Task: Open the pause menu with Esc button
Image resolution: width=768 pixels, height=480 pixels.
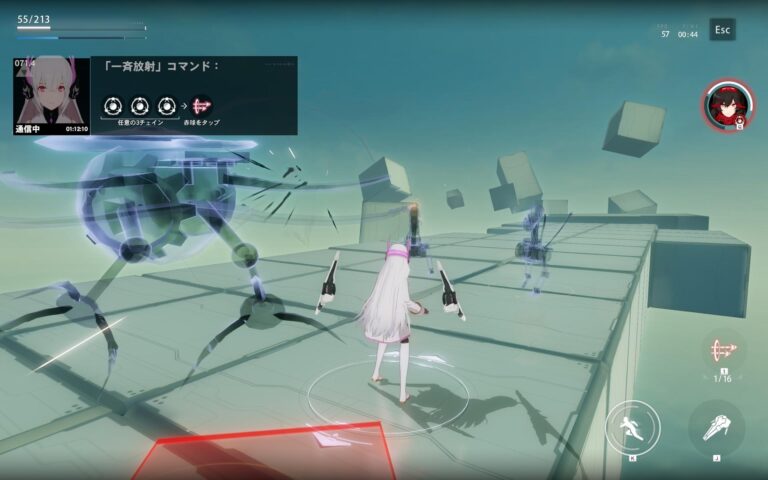Action: tap(722, 30)
